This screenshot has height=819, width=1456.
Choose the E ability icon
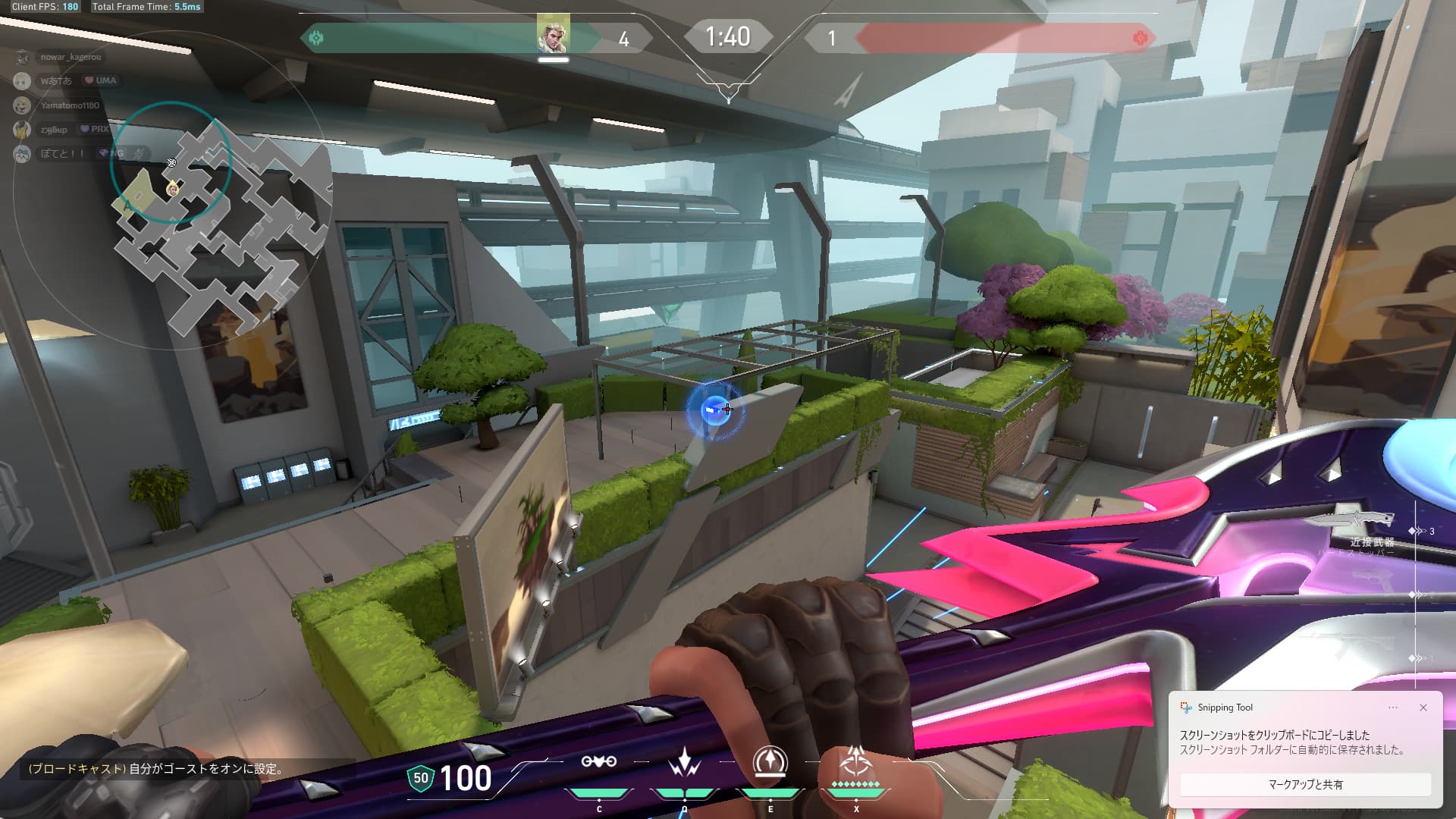pyautogui.click(x=770, y=762)
